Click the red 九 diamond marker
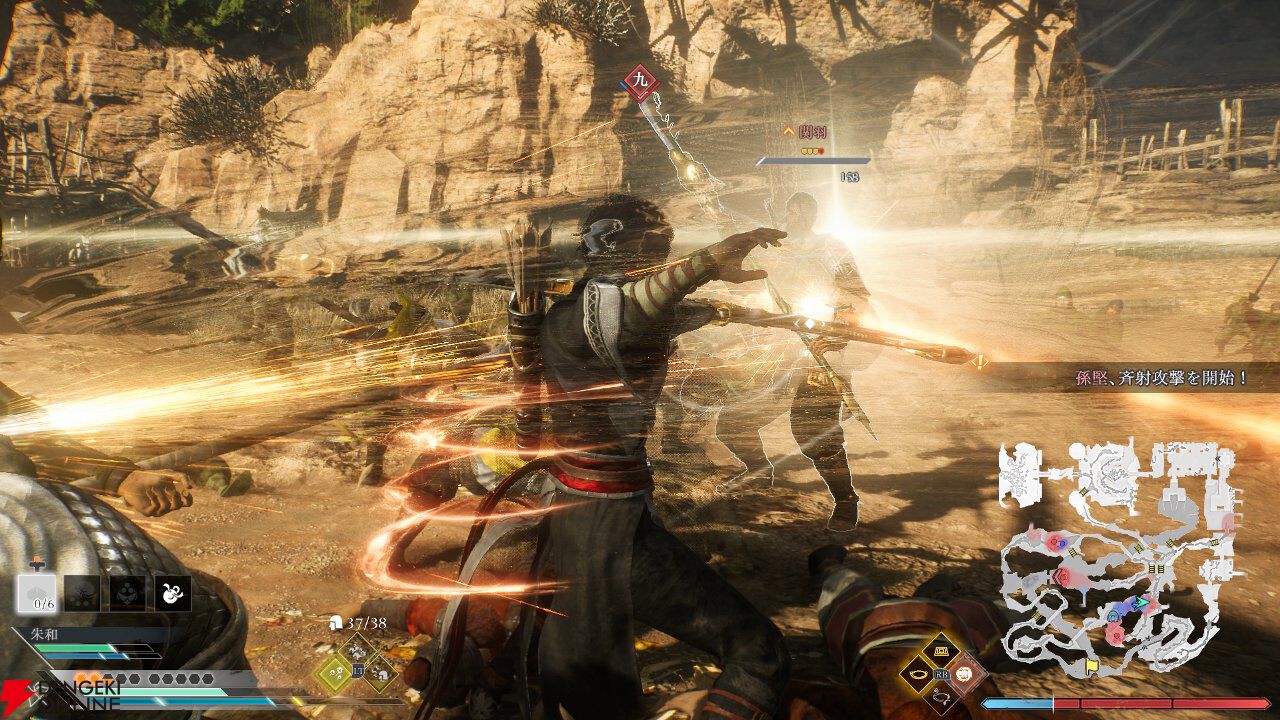Screen dimensions: 1280x720 (x=641, y=80)
